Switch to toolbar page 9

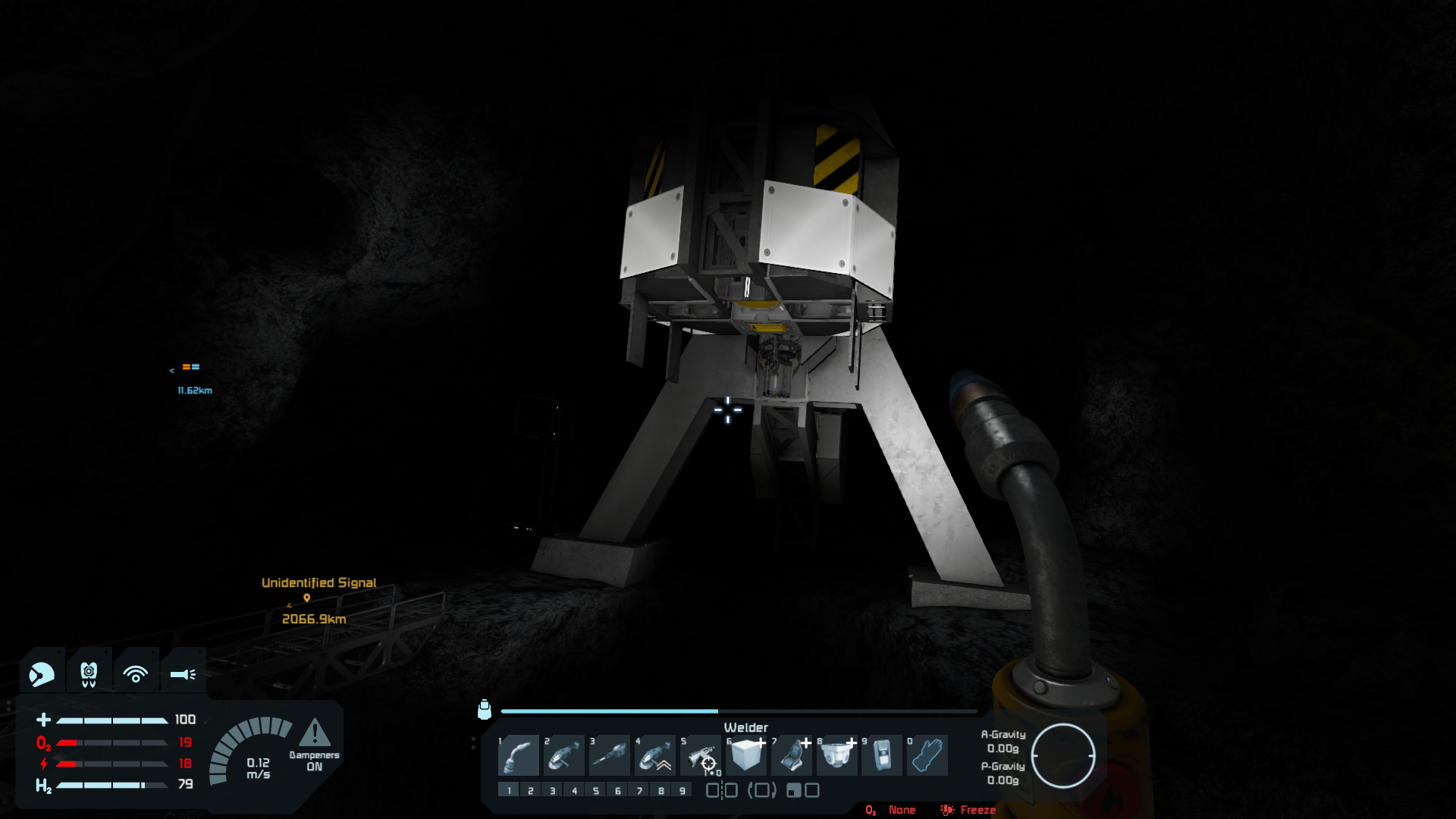click(x=682, y=790)
